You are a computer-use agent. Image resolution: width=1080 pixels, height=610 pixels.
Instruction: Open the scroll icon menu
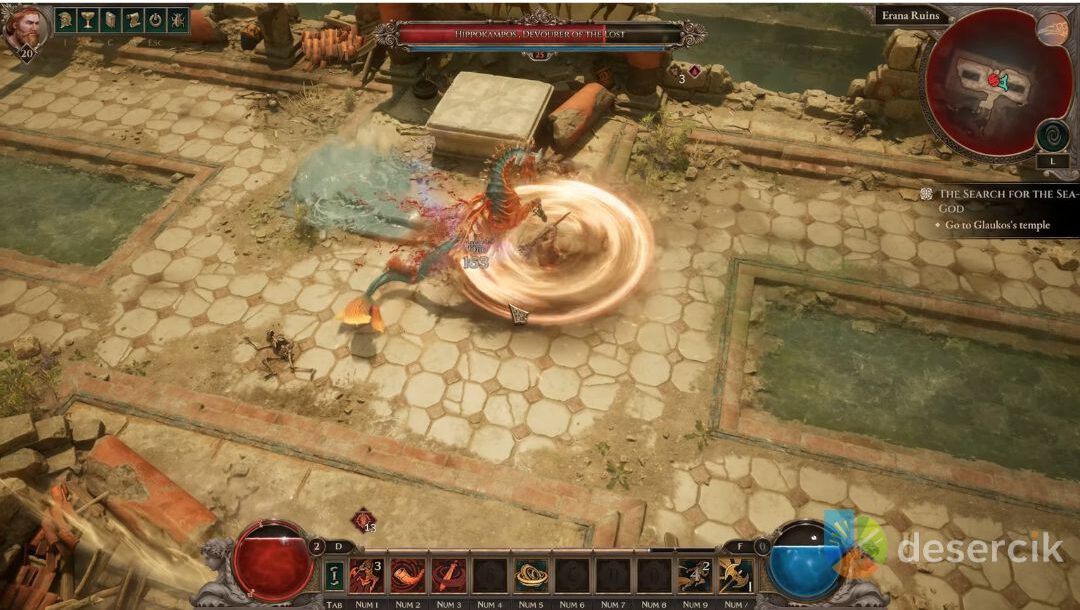(x=132, y=20)
